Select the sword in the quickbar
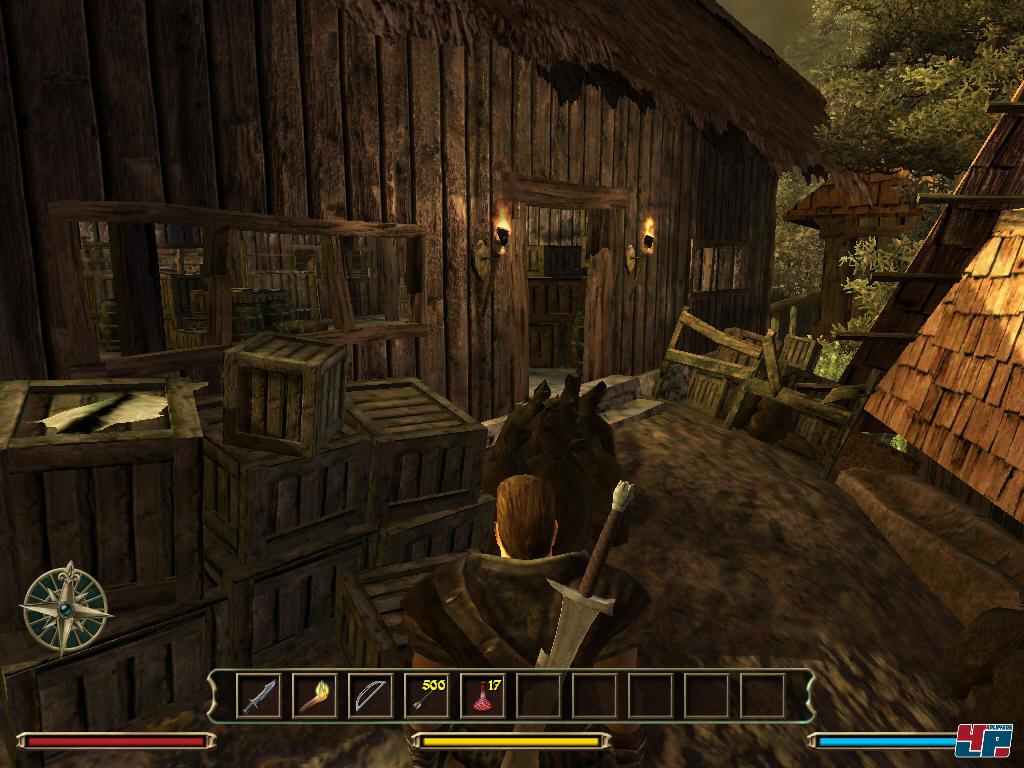The width and height of the screenshot is (1024, 768). [258, 695]
